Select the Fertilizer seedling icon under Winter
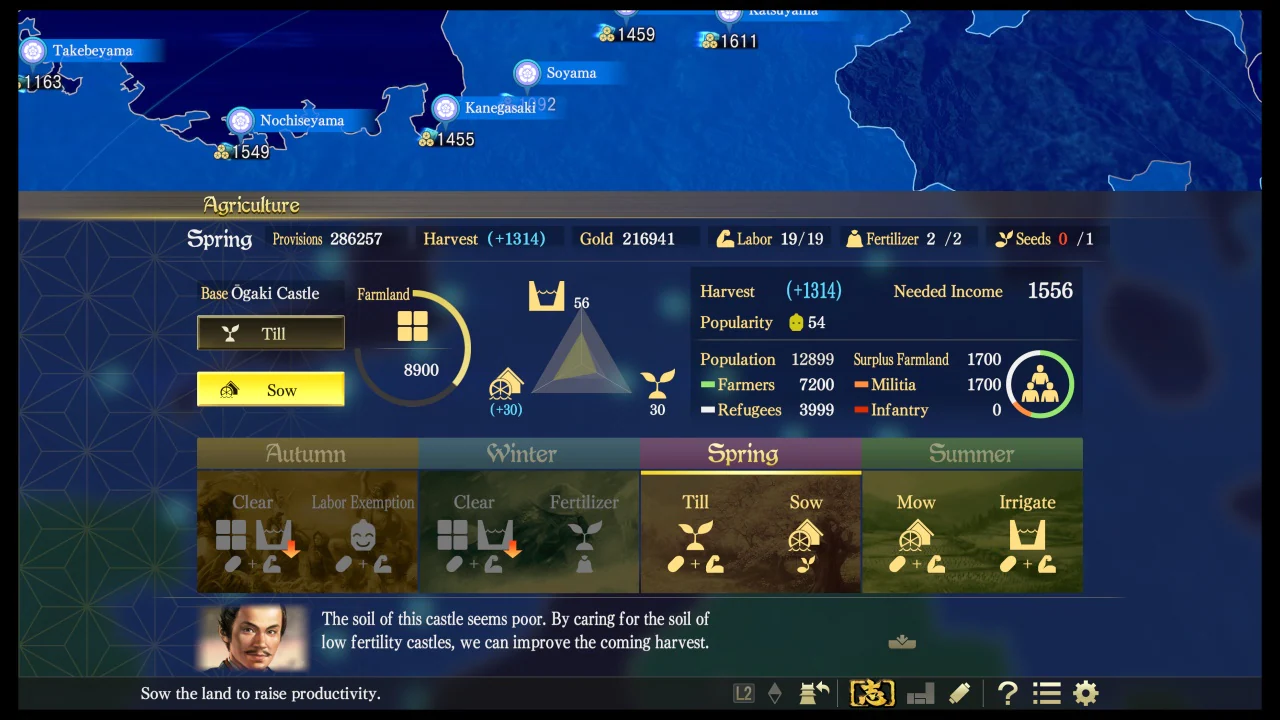Viewport: 1280px width, 720px height. click(584, 540)
